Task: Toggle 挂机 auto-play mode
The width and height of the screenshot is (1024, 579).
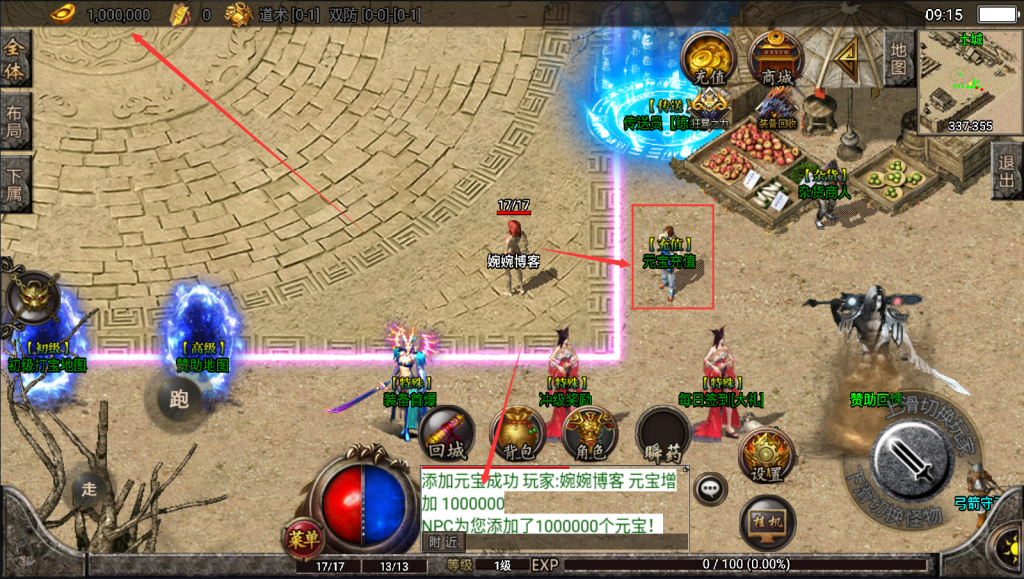Action: tap(767, 522)
